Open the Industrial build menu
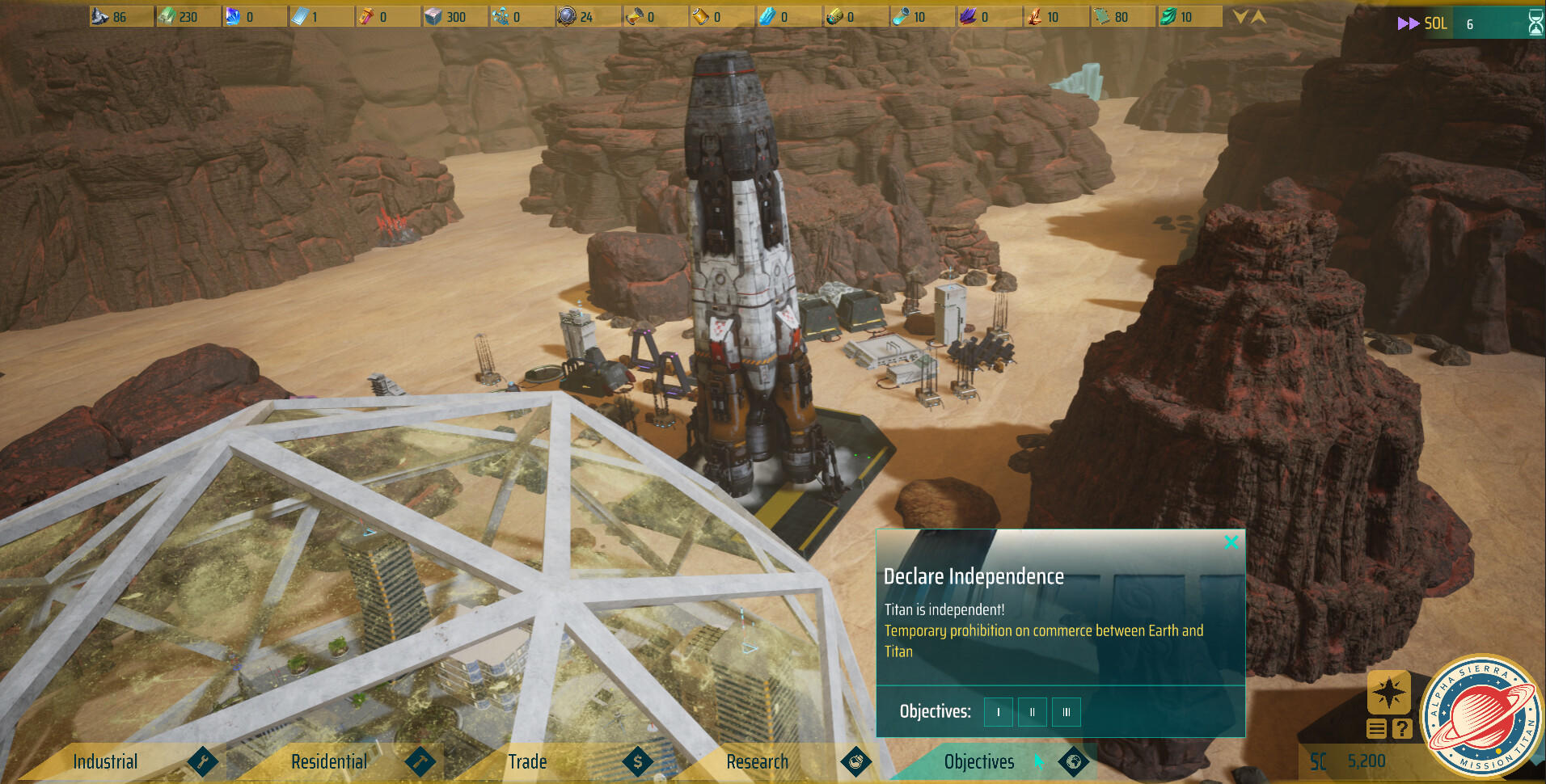1546x784 pixels. [x=106, y=761]
